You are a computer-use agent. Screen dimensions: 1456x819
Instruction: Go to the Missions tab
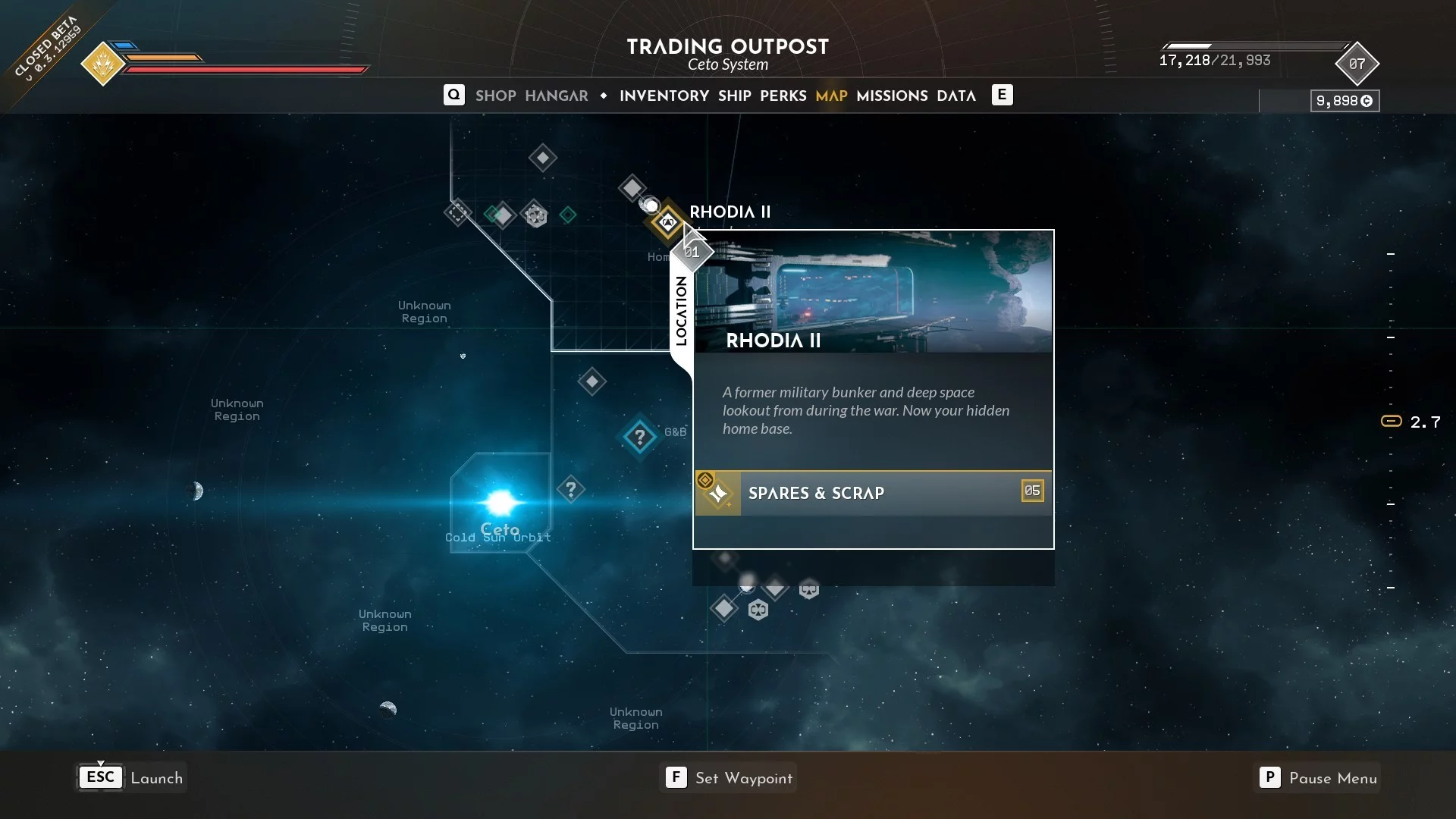(x=892, y=96)
